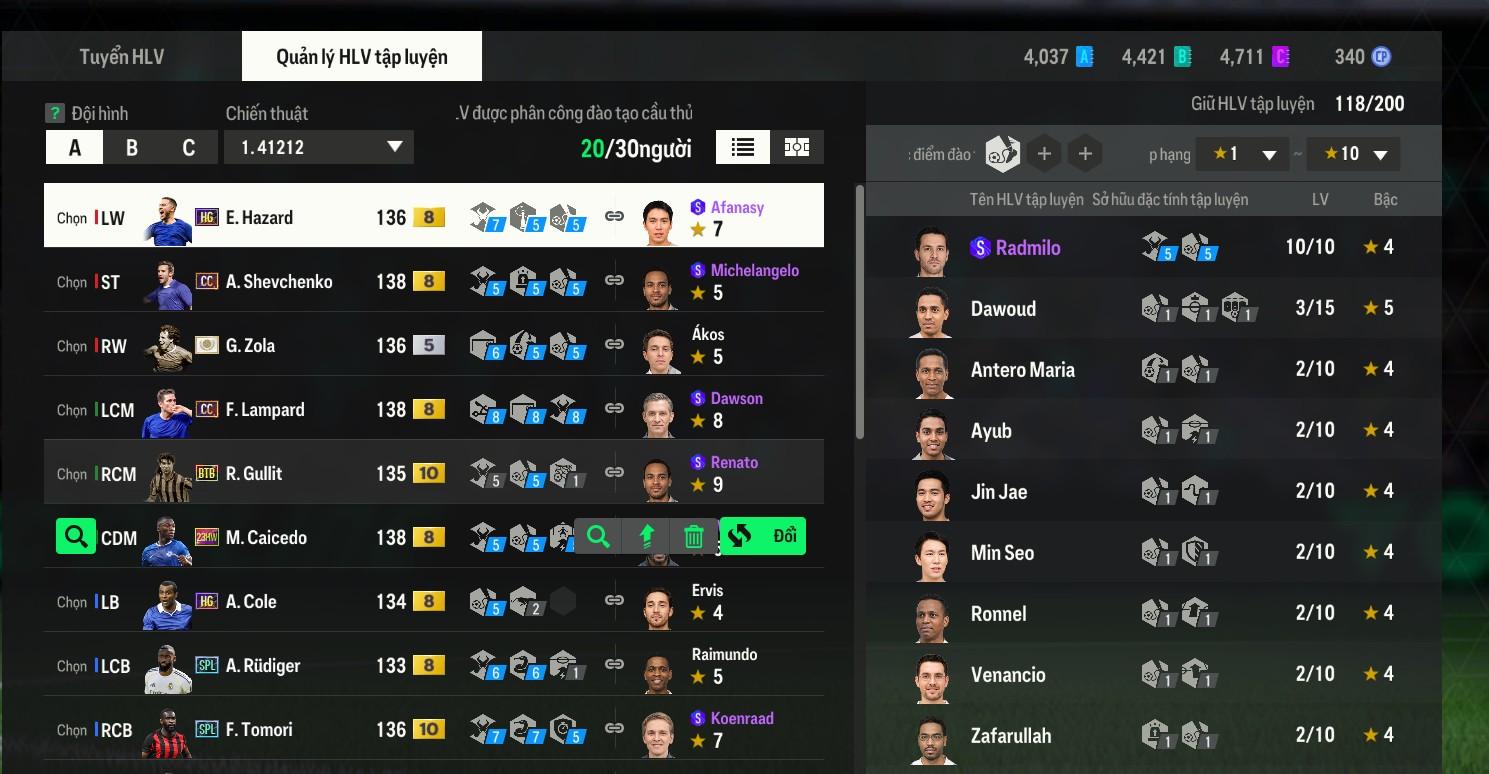This screenshot has width=1489, height=774.
Task: Open the minimum star rank dropdown
Action: [1242, 154]
